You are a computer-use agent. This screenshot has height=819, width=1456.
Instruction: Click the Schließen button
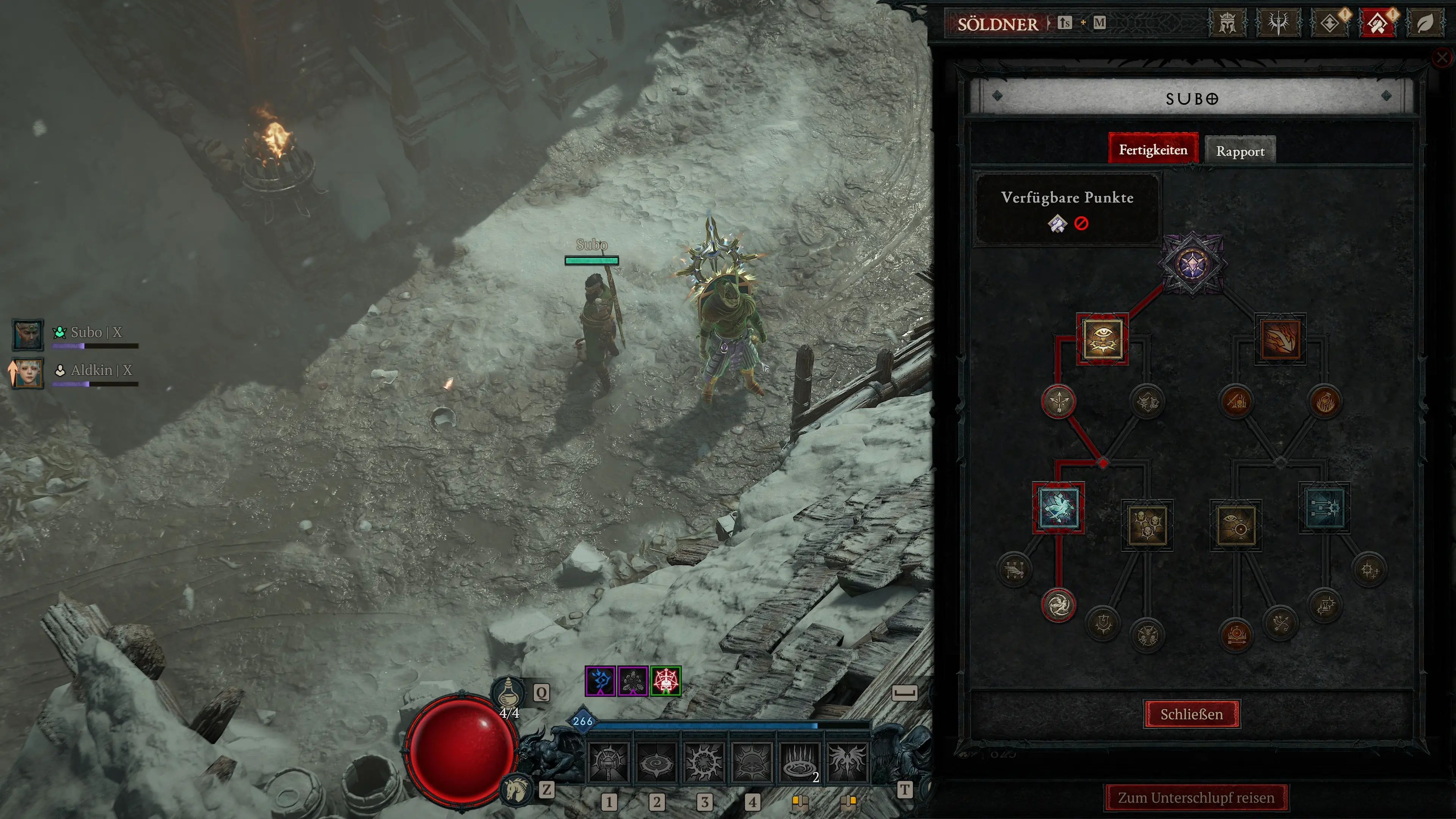[1191, 714]
